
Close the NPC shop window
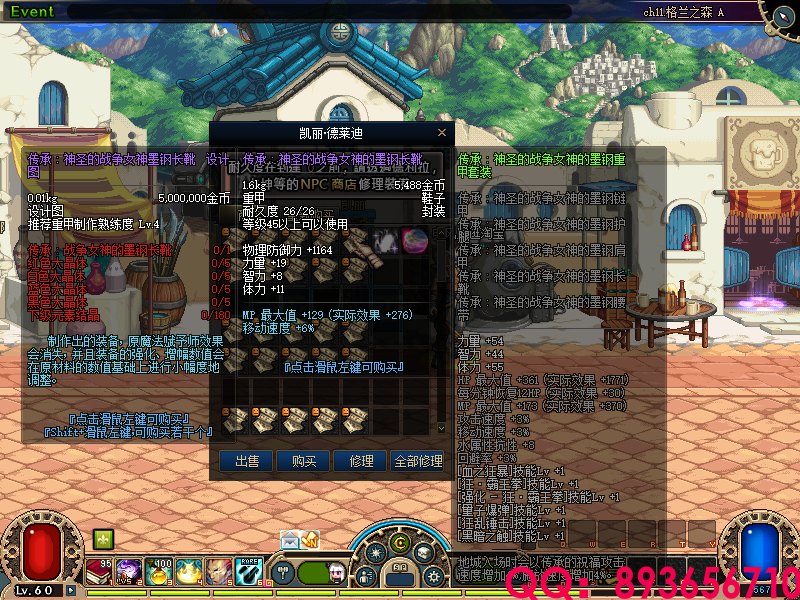(442, 132)
